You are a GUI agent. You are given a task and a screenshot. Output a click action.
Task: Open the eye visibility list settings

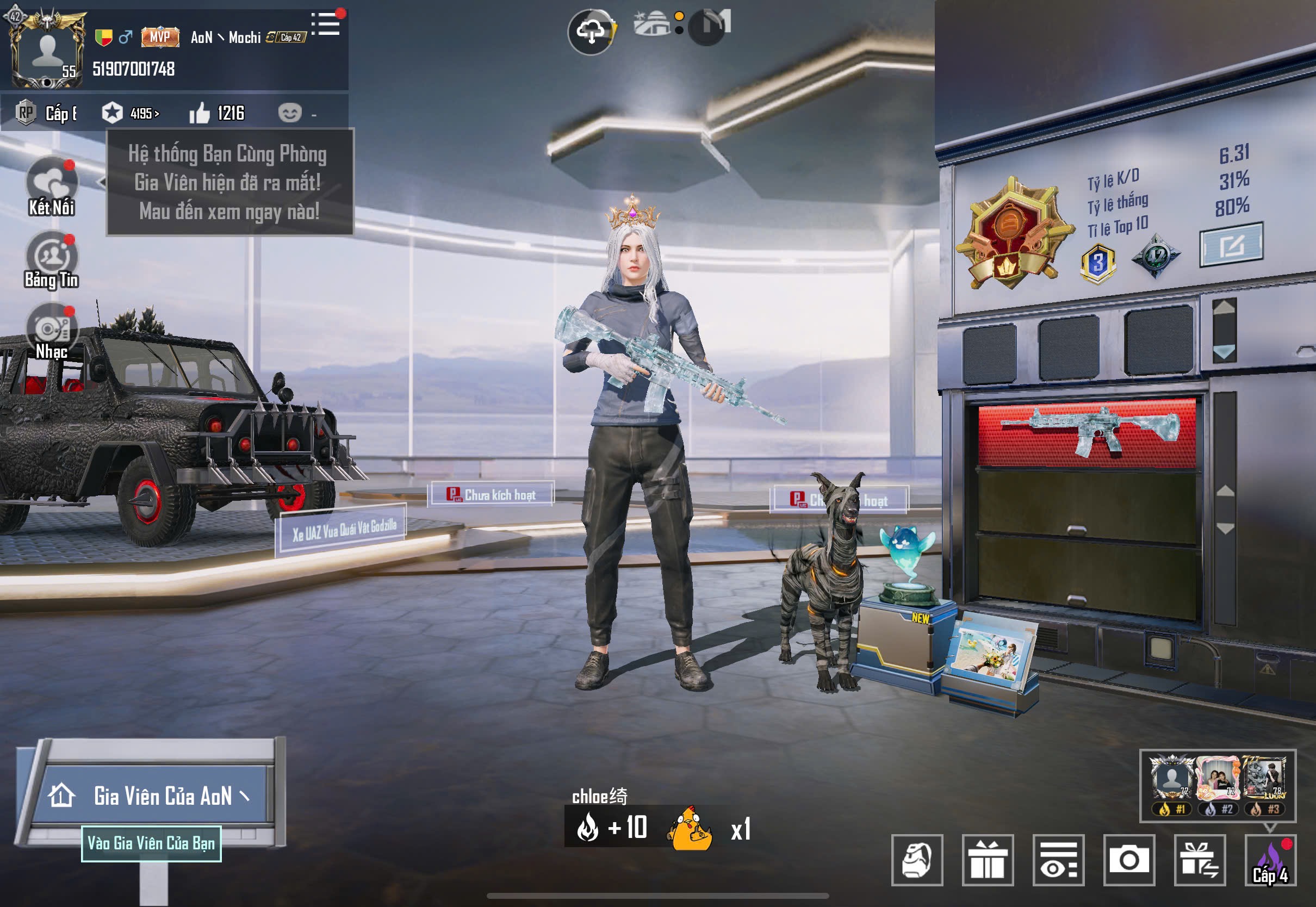(1058, 860)
